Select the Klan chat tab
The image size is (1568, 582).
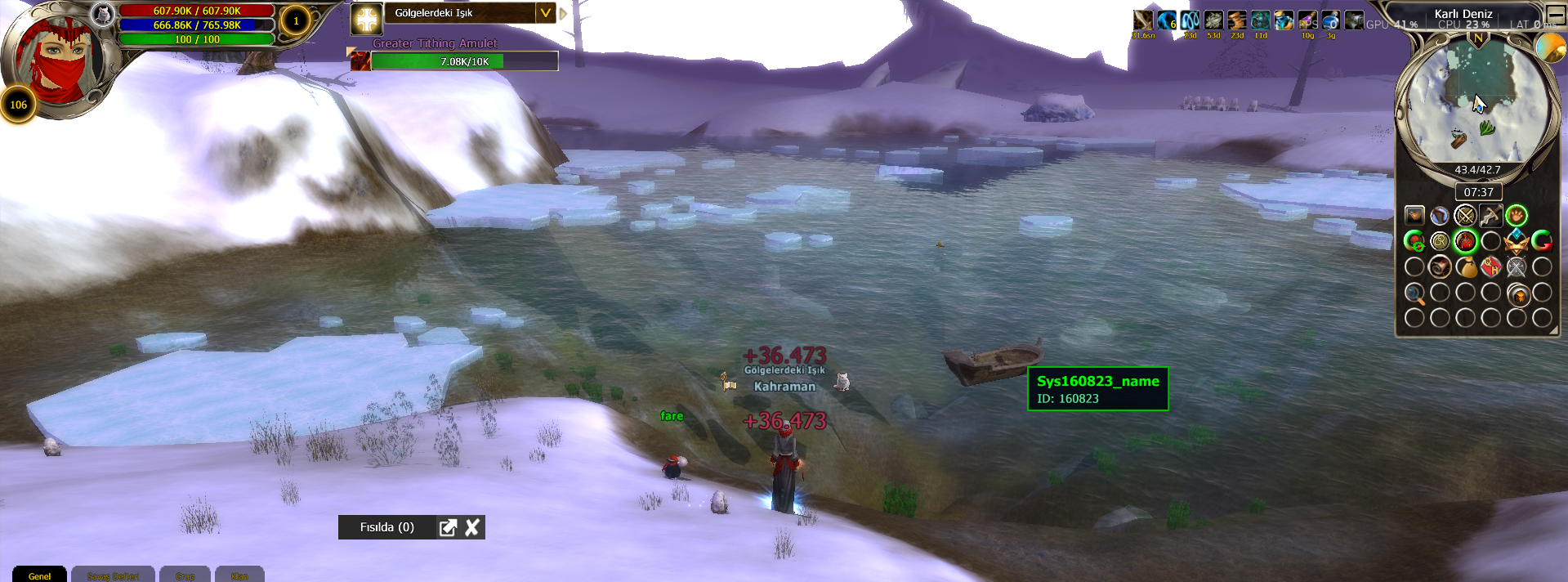point(239,575)
